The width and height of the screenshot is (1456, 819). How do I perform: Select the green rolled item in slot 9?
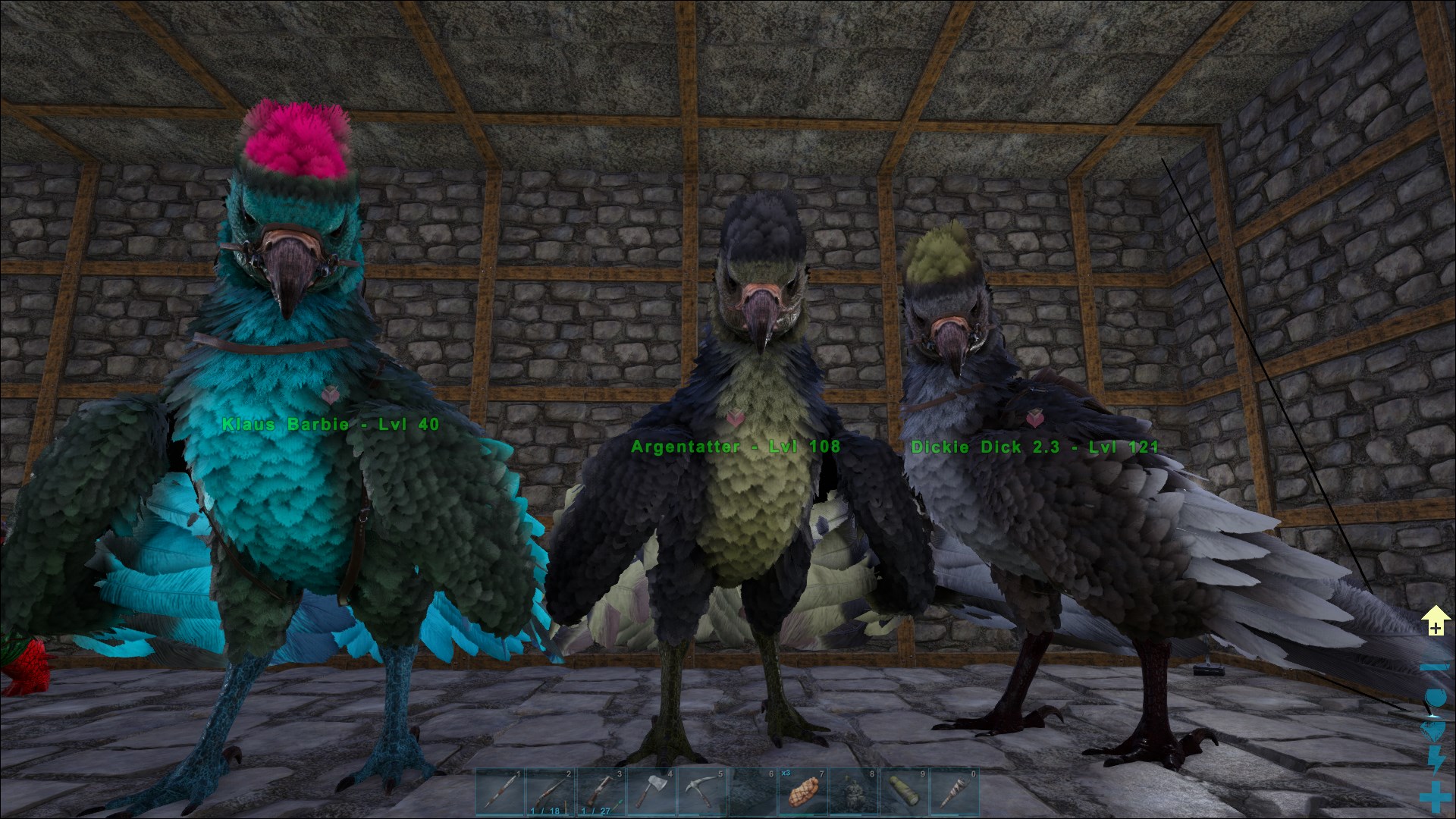[903, 793]
